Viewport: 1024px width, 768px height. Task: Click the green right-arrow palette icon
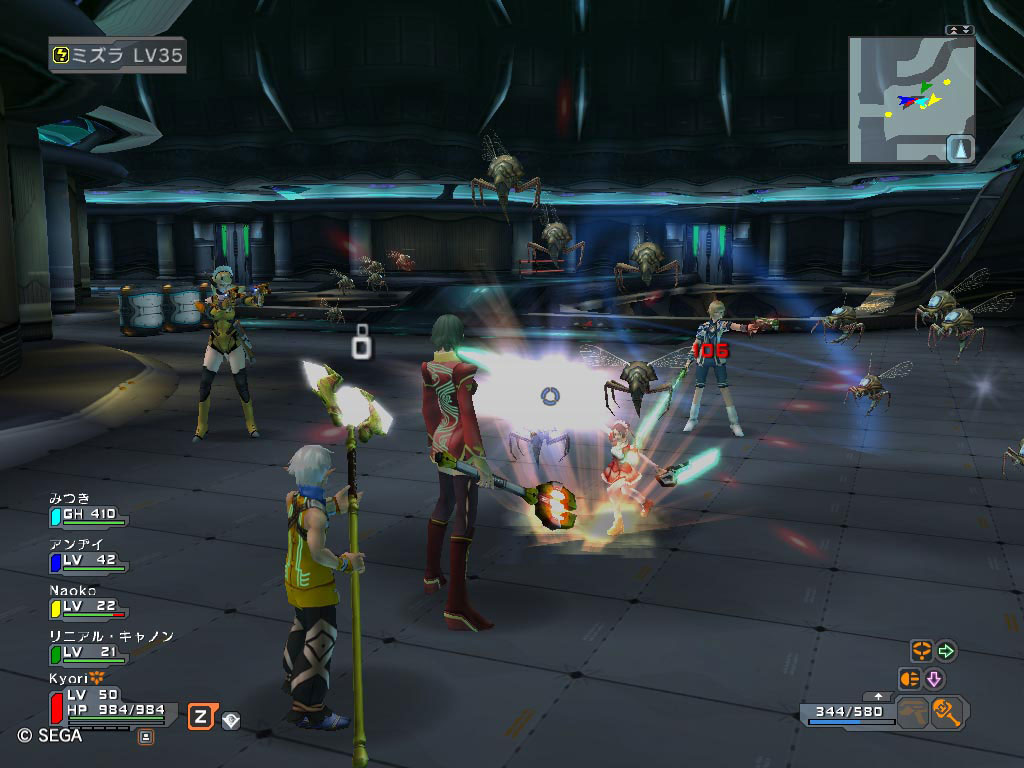(945, 651)
